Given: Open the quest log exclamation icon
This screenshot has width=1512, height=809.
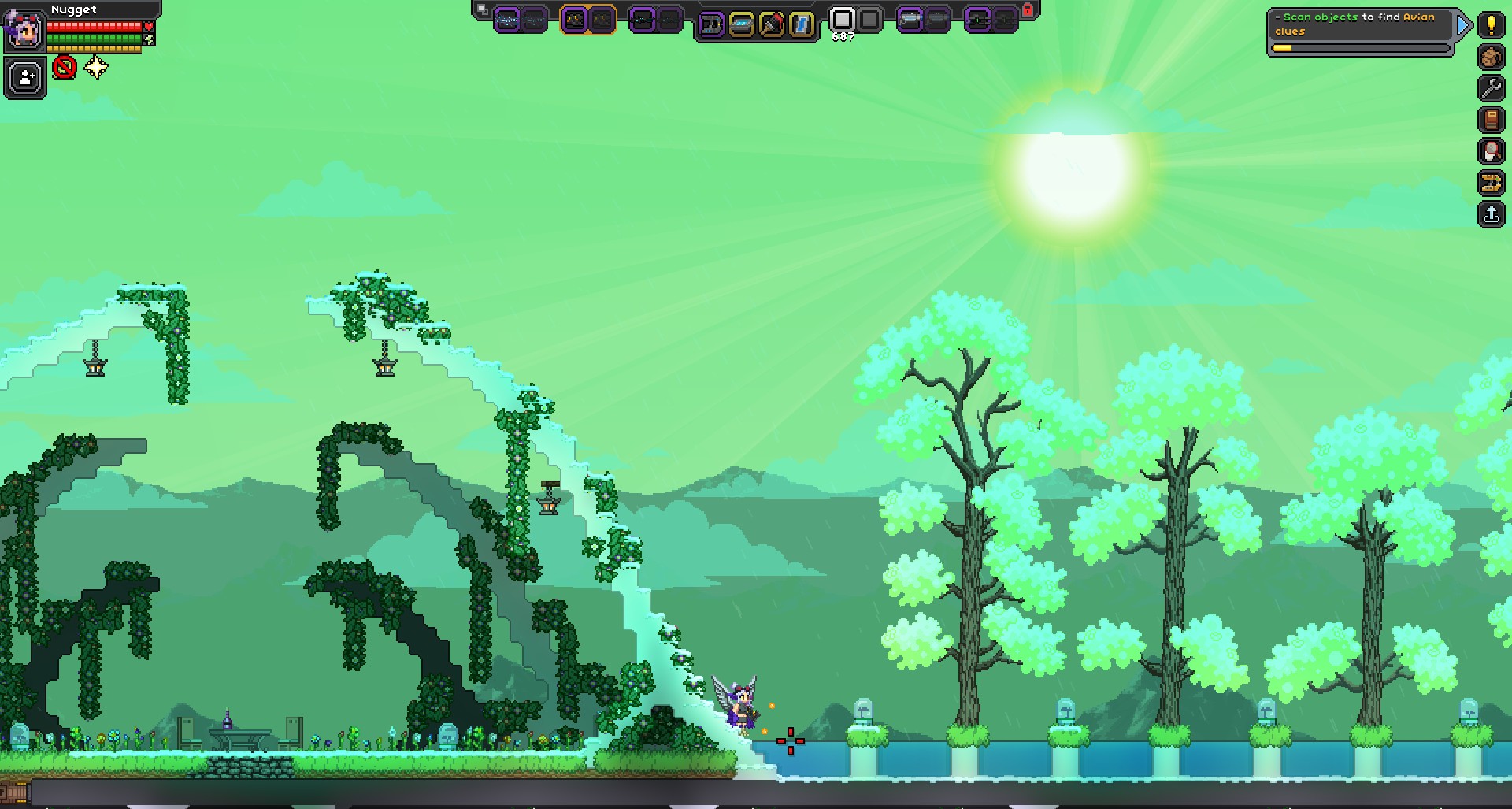Looking at the screenshot, I should pos(1491,24).
